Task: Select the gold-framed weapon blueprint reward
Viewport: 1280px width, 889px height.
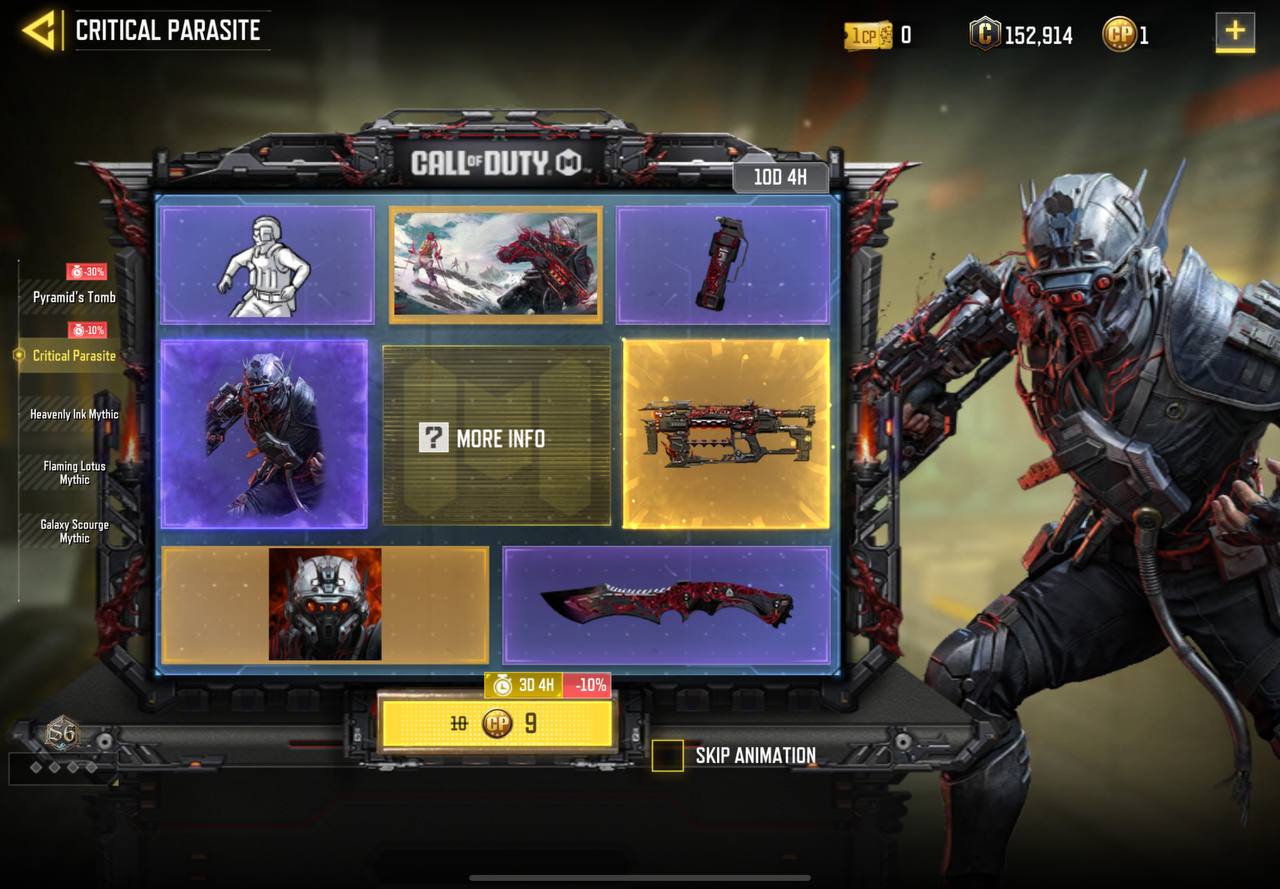Action: tap(726, 434)
